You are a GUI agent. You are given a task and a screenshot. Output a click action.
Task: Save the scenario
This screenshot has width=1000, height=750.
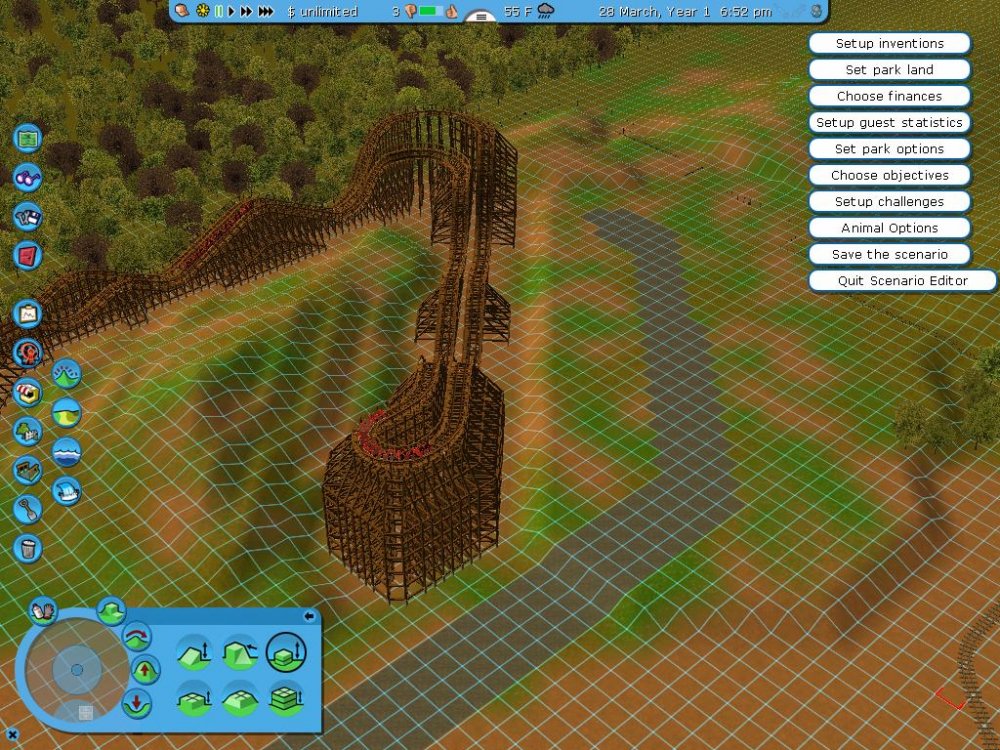[889, 254]
